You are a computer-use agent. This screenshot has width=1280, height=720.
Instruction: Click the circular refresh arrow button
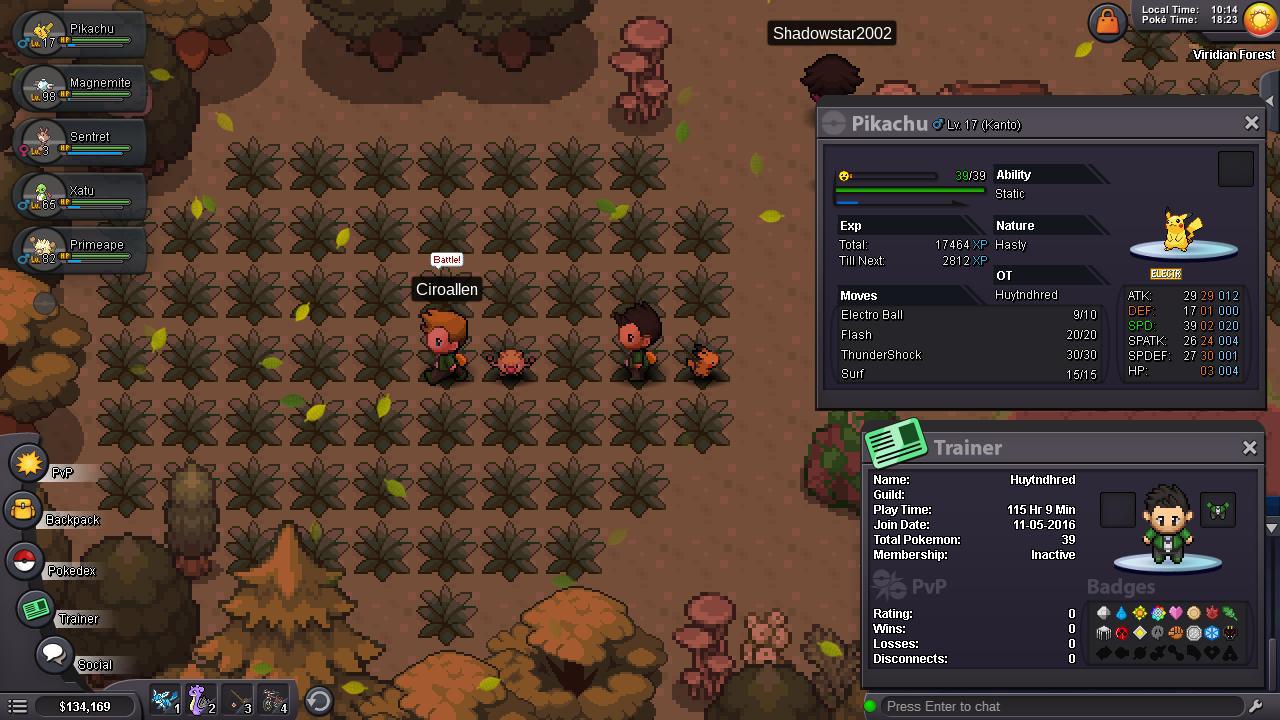tap(318, 701)
